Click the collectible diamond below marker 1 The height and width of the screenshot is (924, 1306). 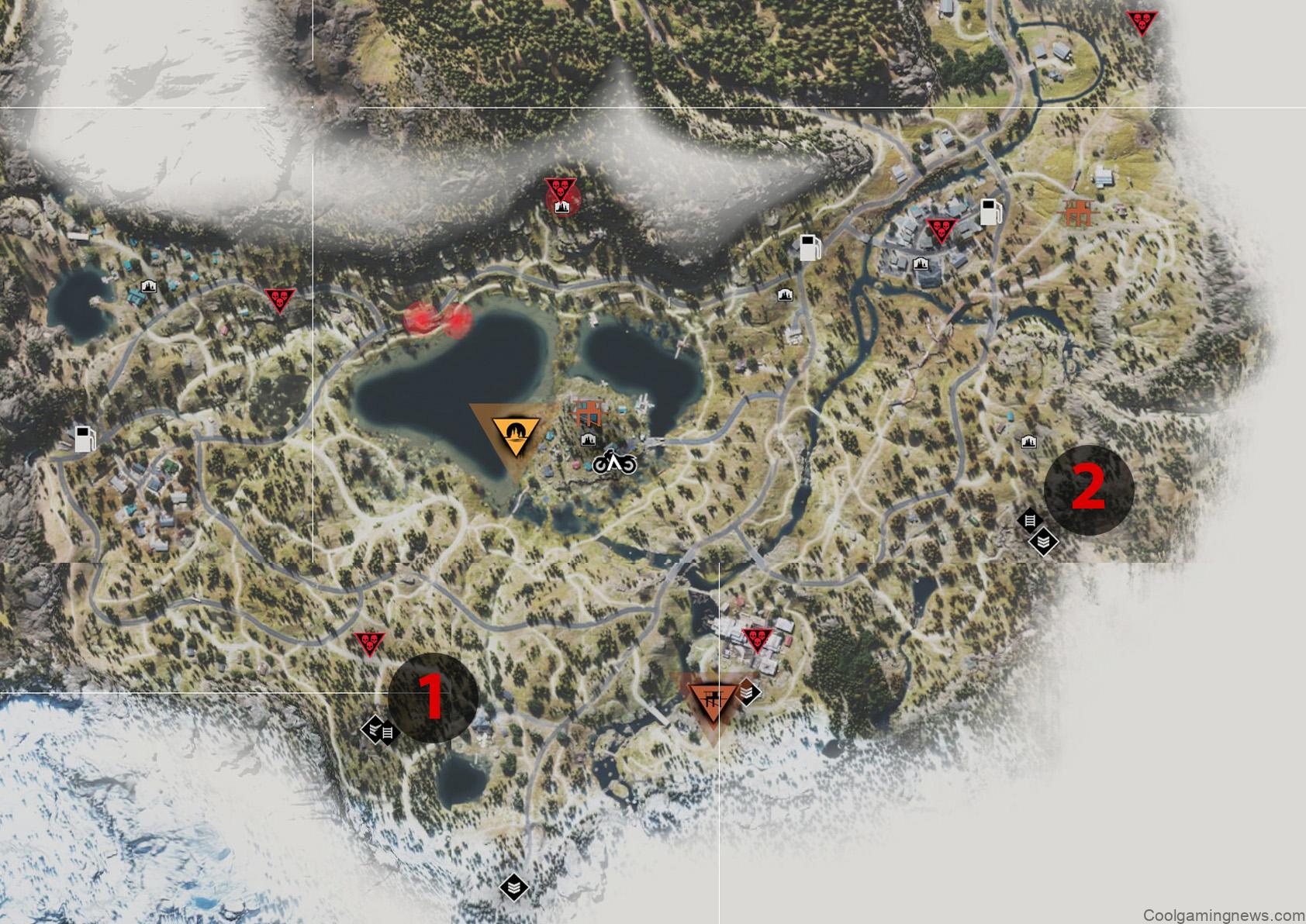point(378,729)
